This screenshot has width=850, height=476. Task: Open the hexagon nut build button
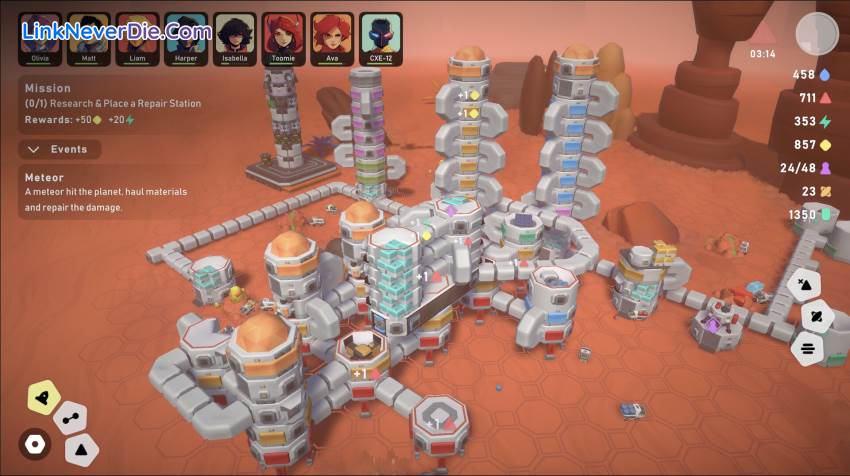click(35, 443)
